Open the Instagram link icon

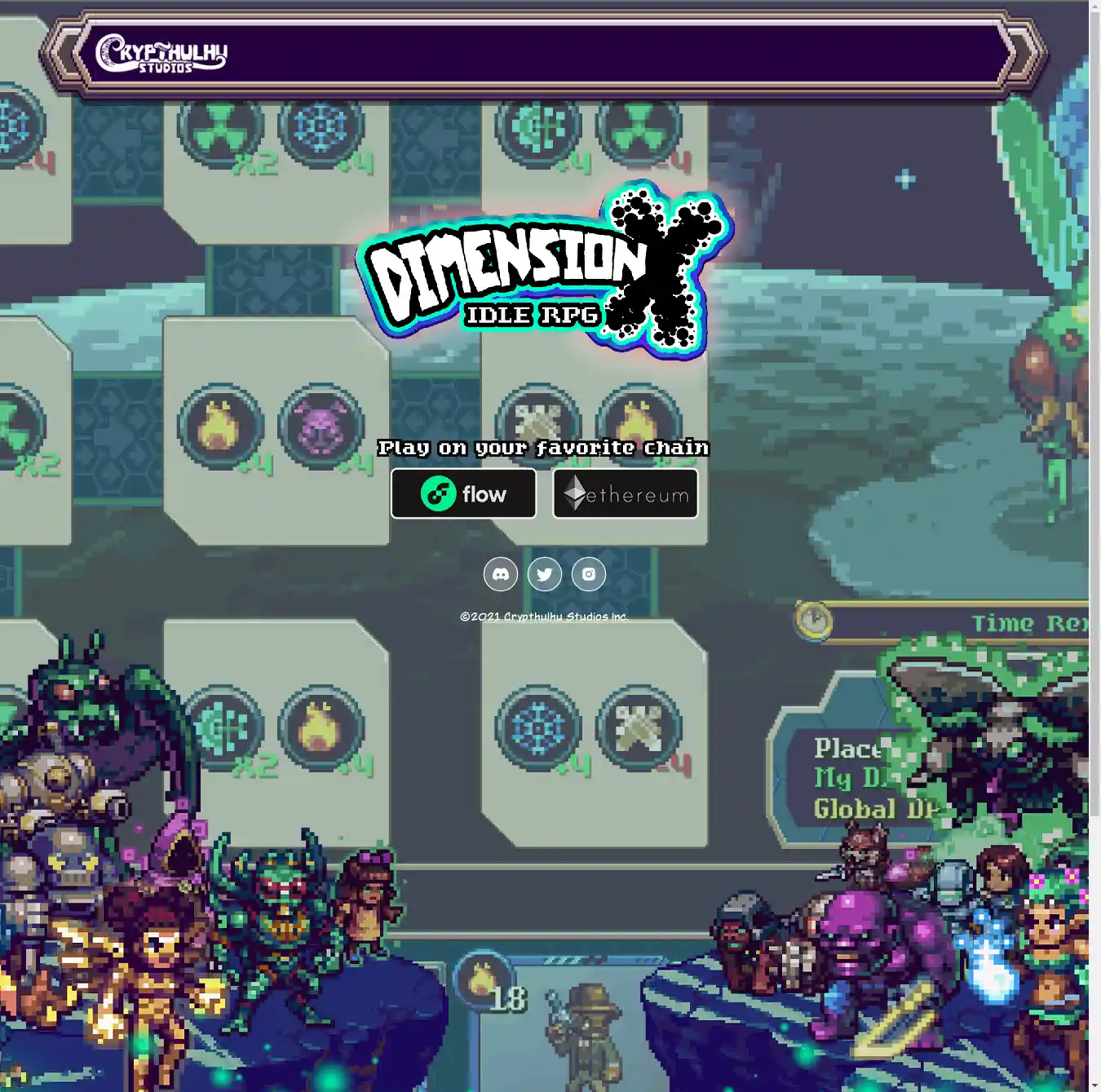(x=589, y=574)
